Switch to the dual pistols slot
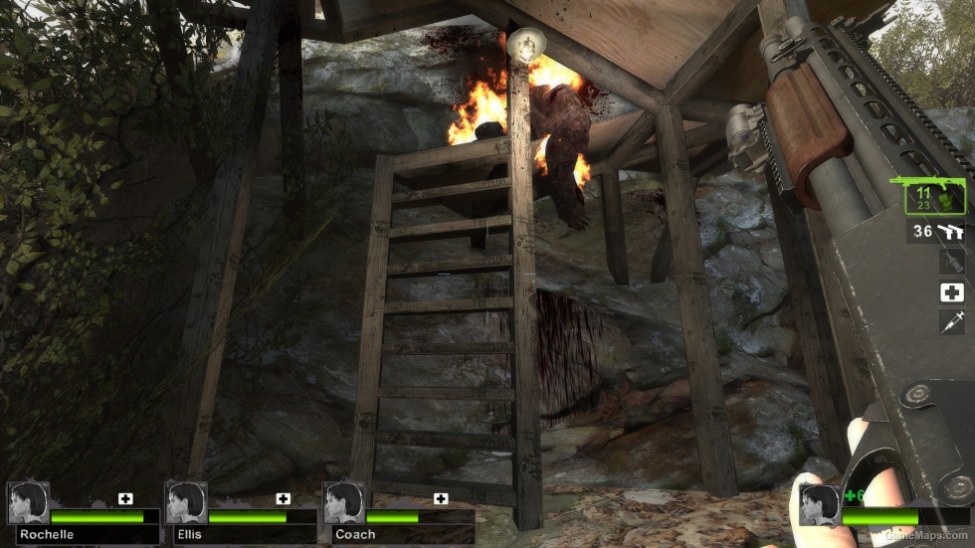This screenshot has width=975, height=548. pos(938,232)
